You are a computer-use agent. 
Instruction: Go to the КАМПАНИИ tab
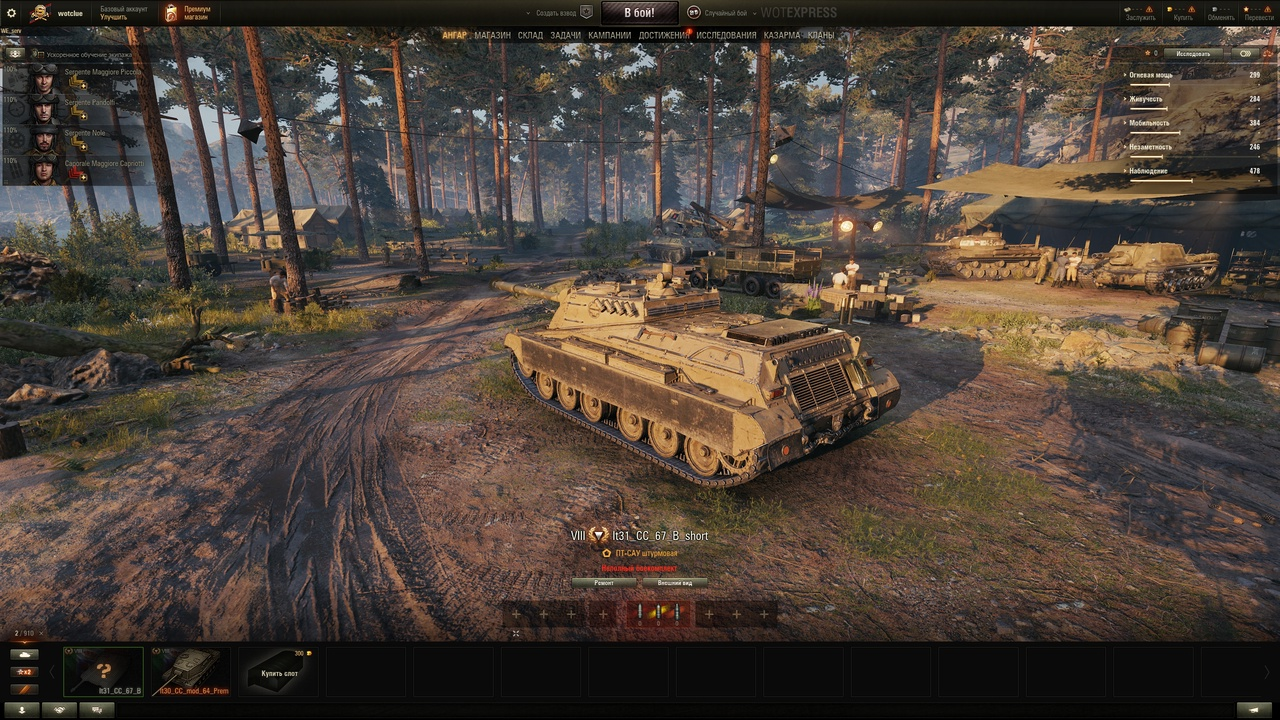pos(609,36)
